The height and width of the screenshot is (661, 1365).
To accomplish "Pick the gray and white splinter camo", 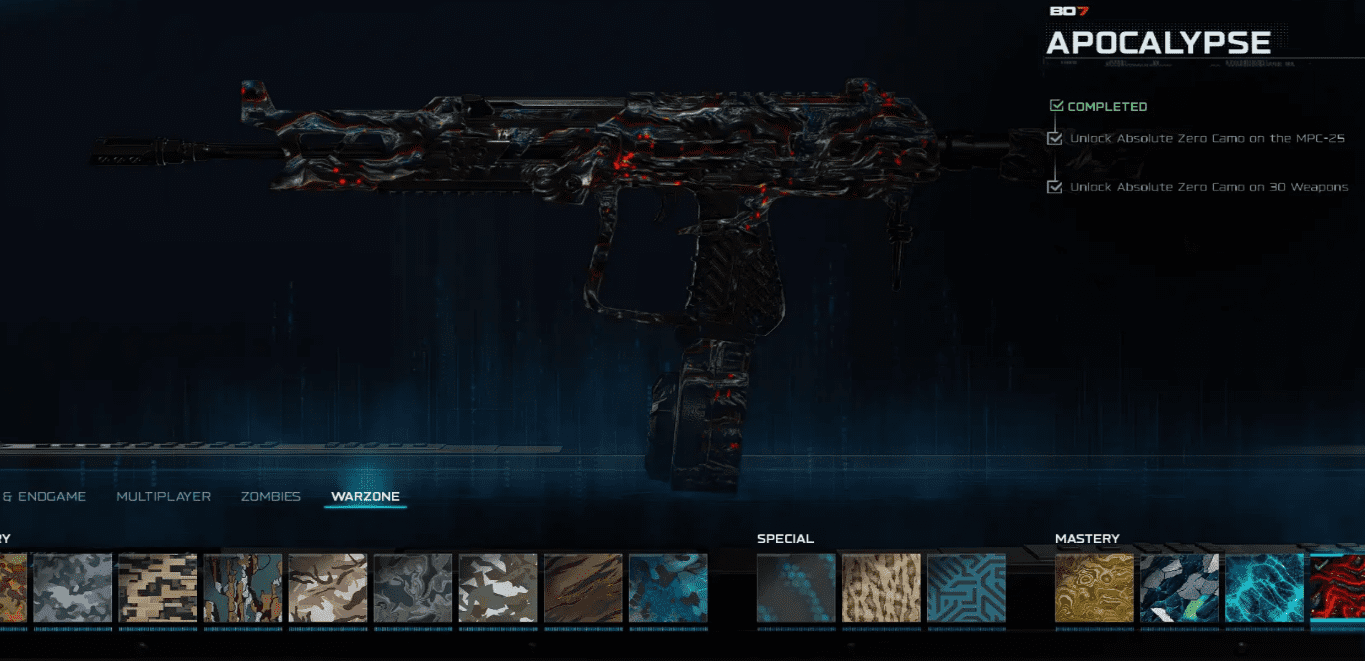I will 497,588.
